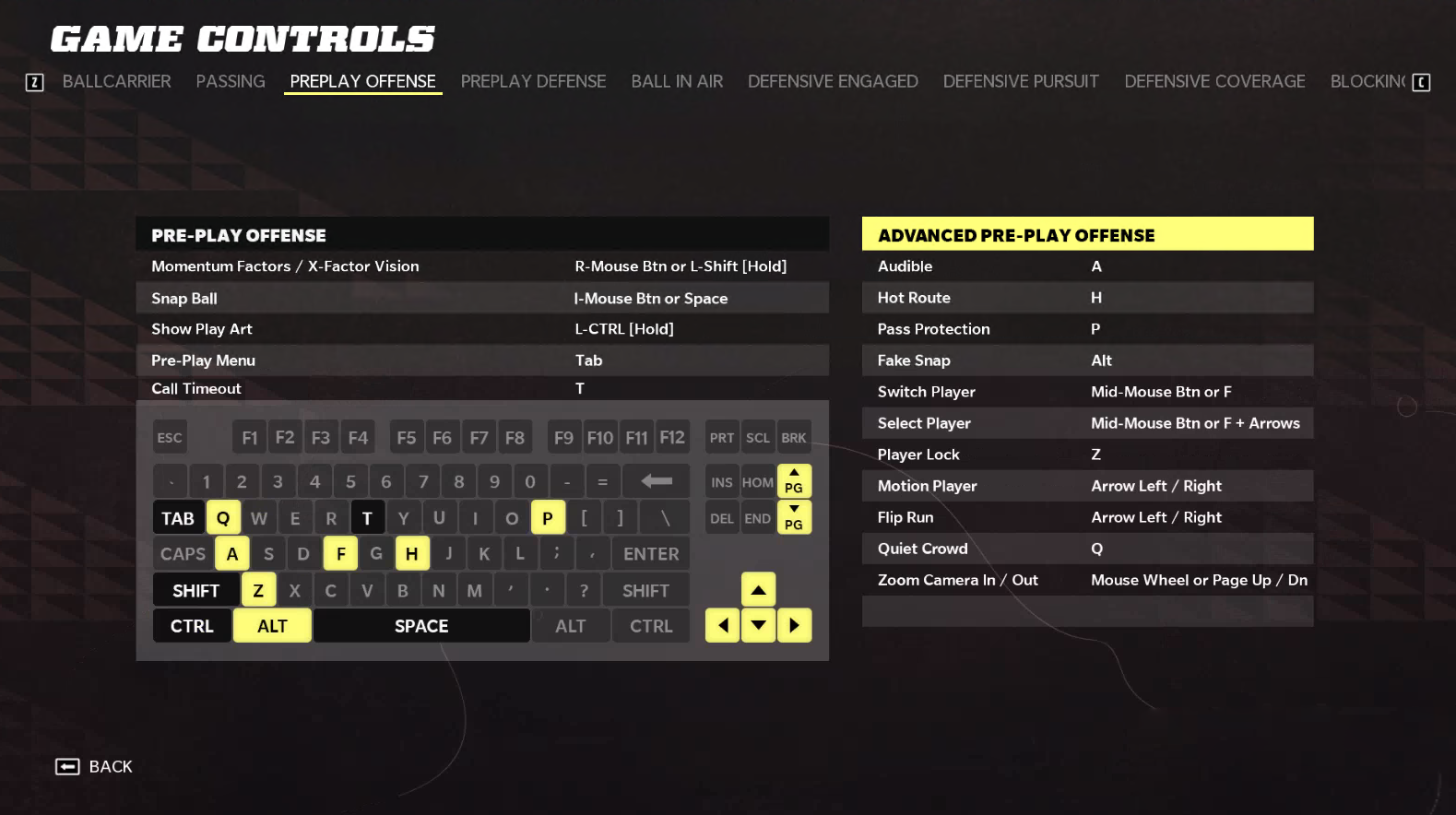This screenshot has width=1456, height=815.
Task: Click the highlighted ALT key for Fake Snap
Action: click(x=272, y=625)
